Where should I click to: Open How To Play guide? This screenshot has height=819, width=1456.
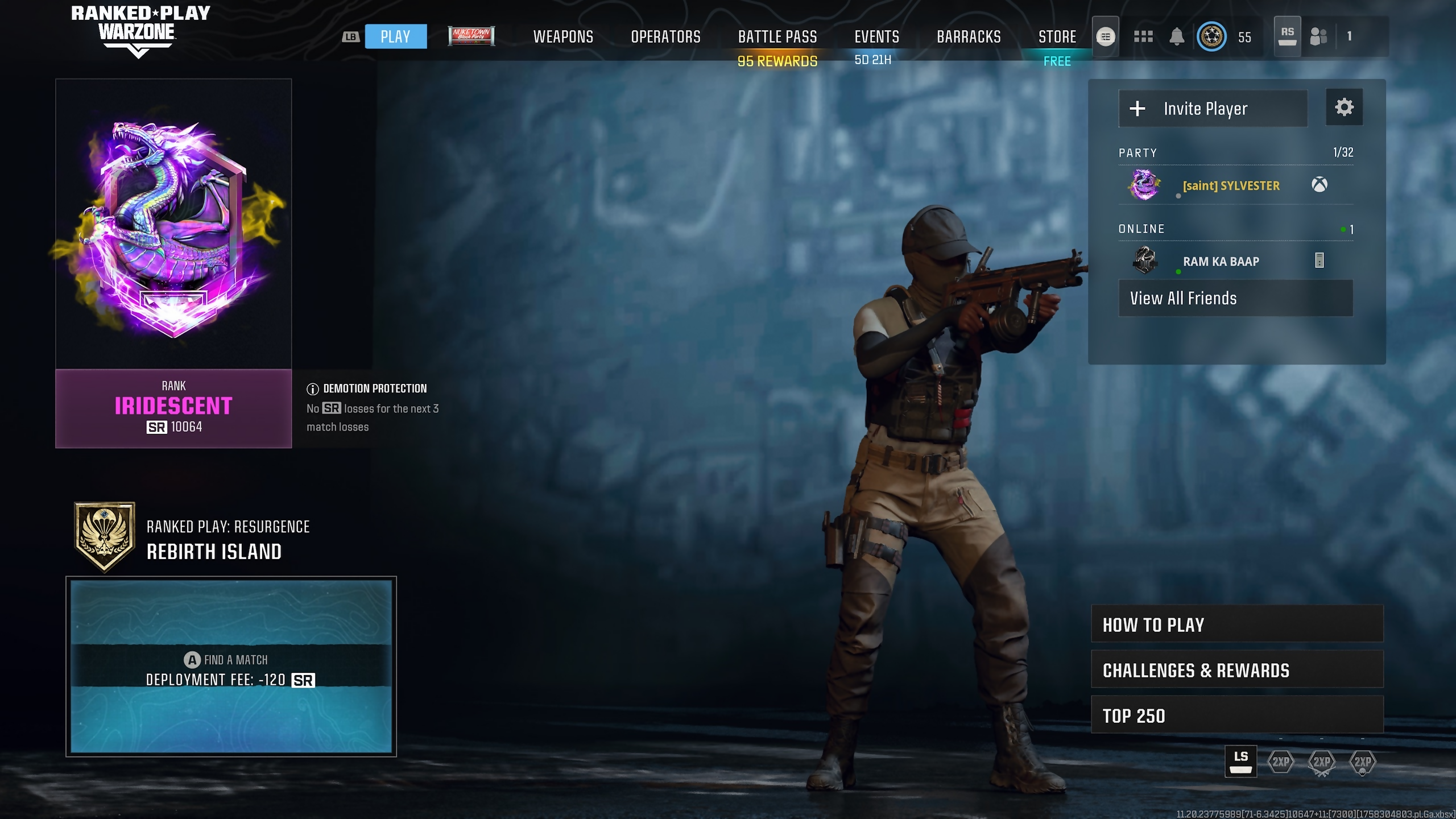pyautogui.click(x=1236, y=624)
